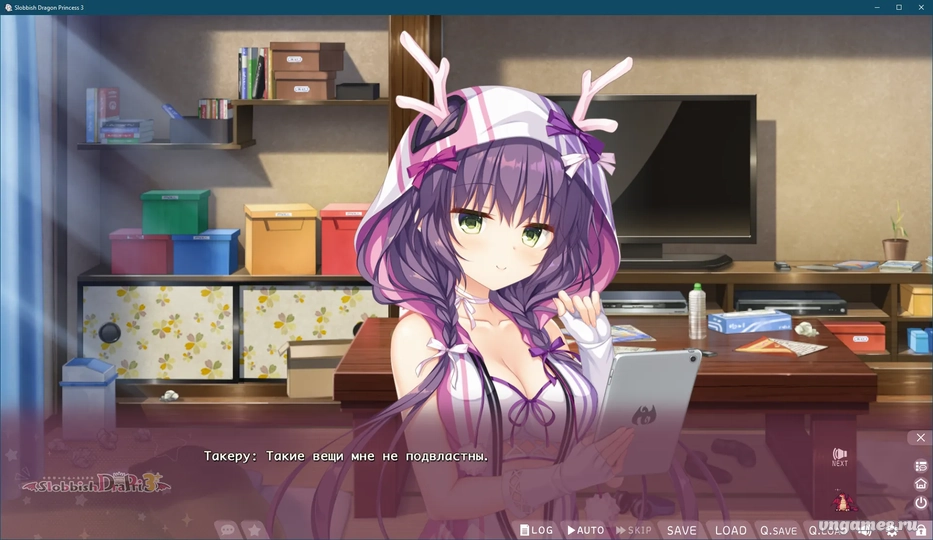Hide the text box with the X
The height and width of the screenshot is (540, 933).
(920, 438)
